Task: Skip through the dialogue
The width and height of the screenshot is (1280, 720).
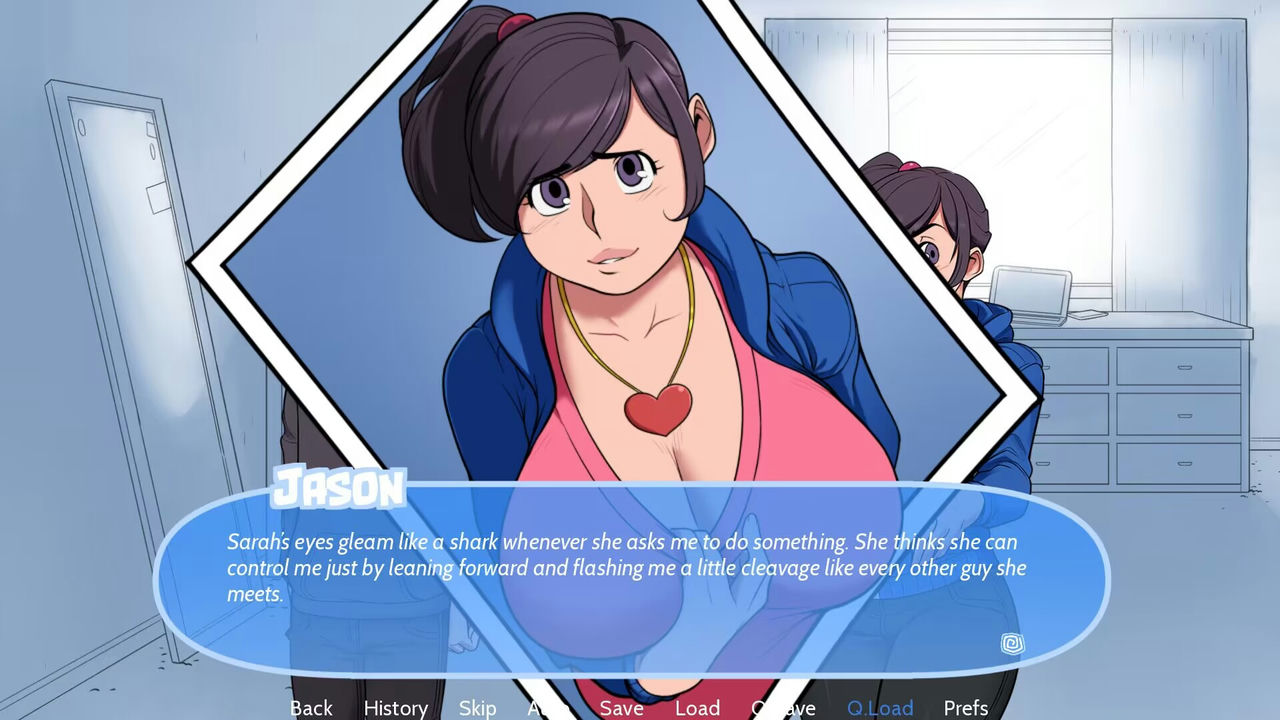Action: [477, 708]
